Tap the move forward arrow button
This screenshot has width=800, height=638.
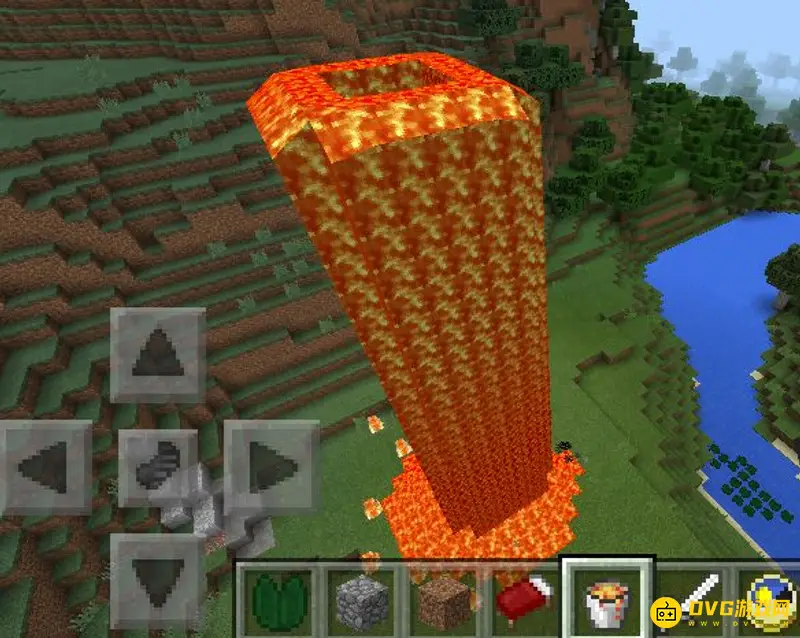(157, 355)
